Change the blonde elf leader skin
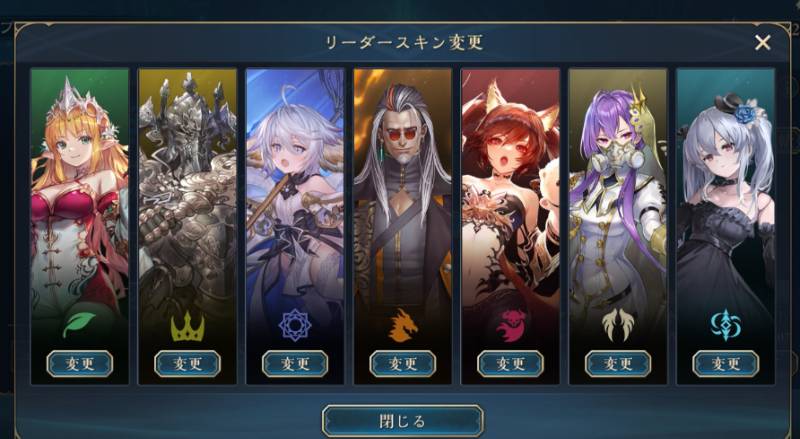 [x=79, y=363]
